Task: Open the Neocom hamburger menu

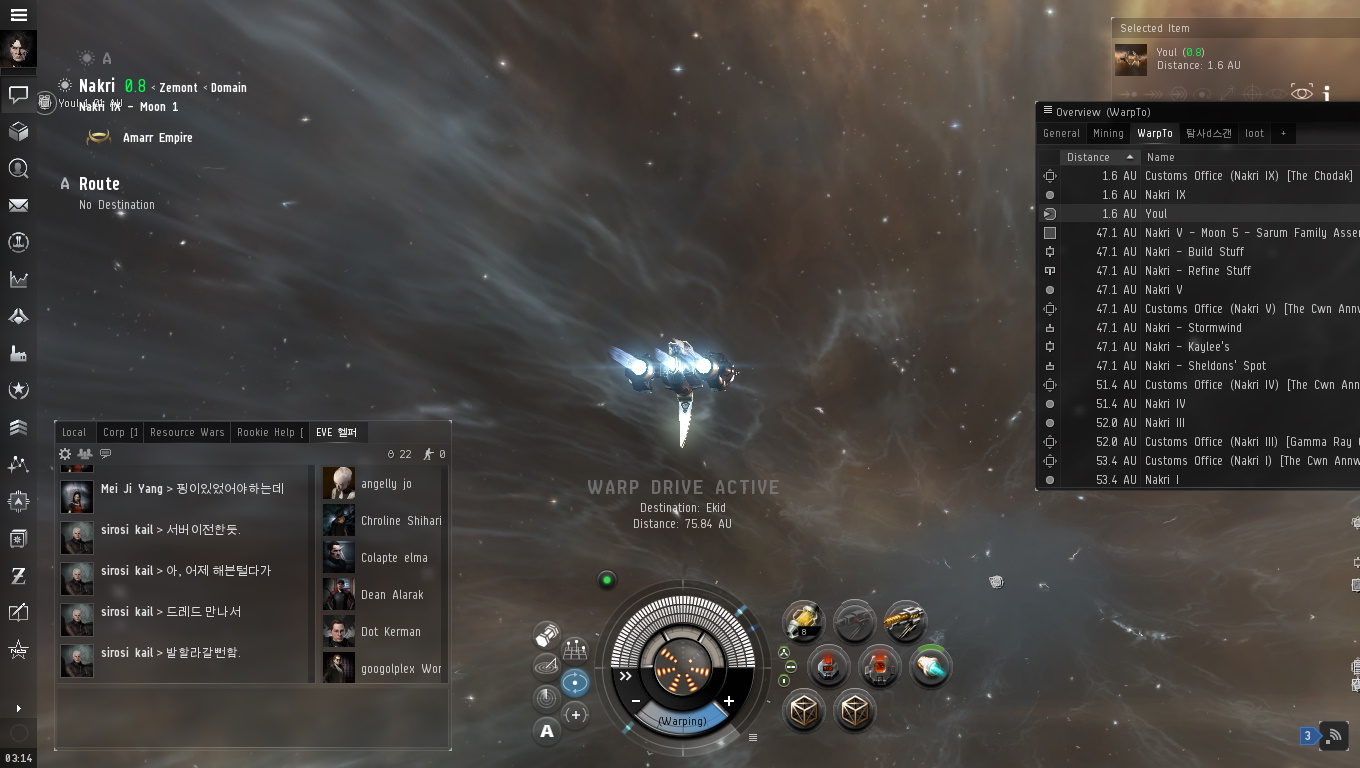Action: coord(18,15)
